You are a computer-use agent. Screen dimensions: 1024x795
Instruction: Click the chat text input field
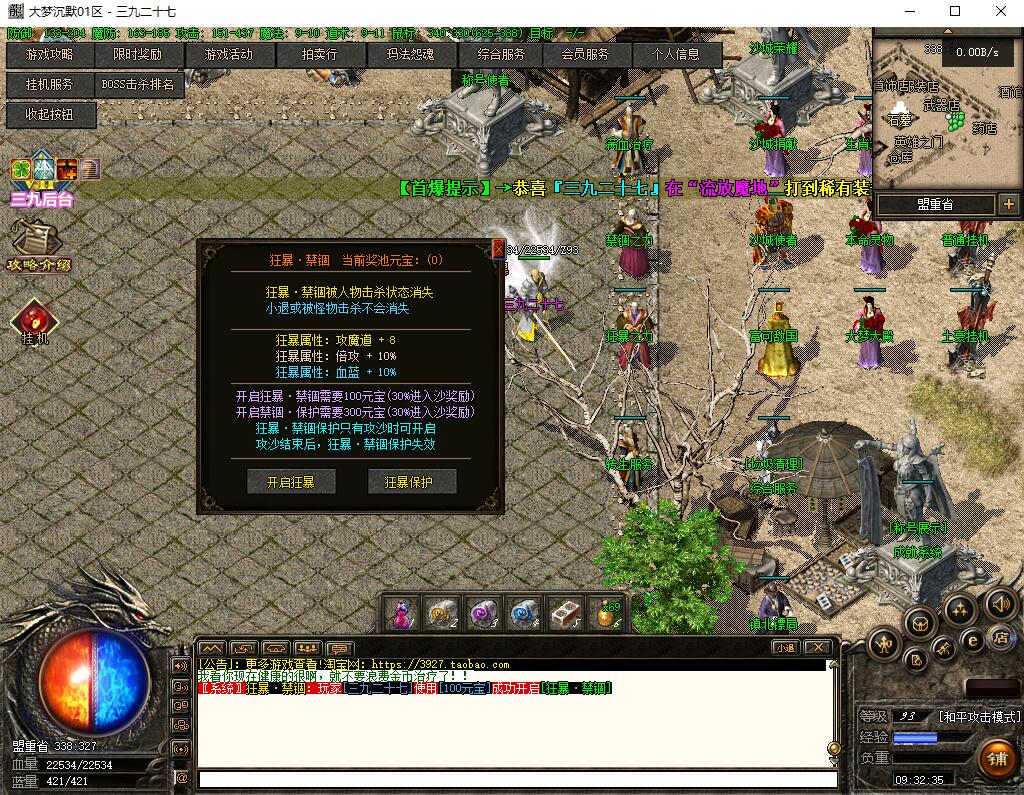point(517,779)
